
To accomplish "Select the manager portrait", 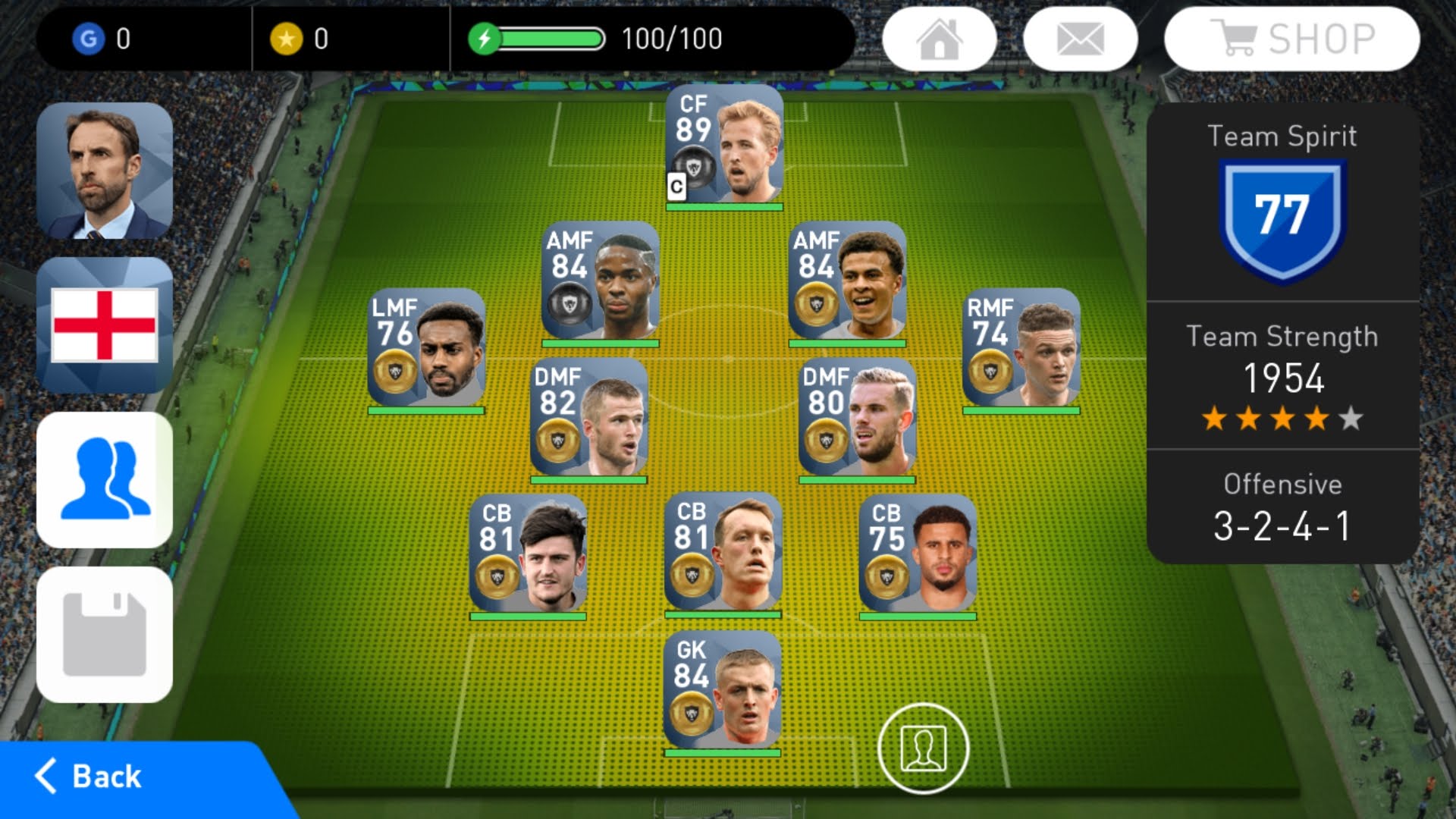I will (105, 171).
